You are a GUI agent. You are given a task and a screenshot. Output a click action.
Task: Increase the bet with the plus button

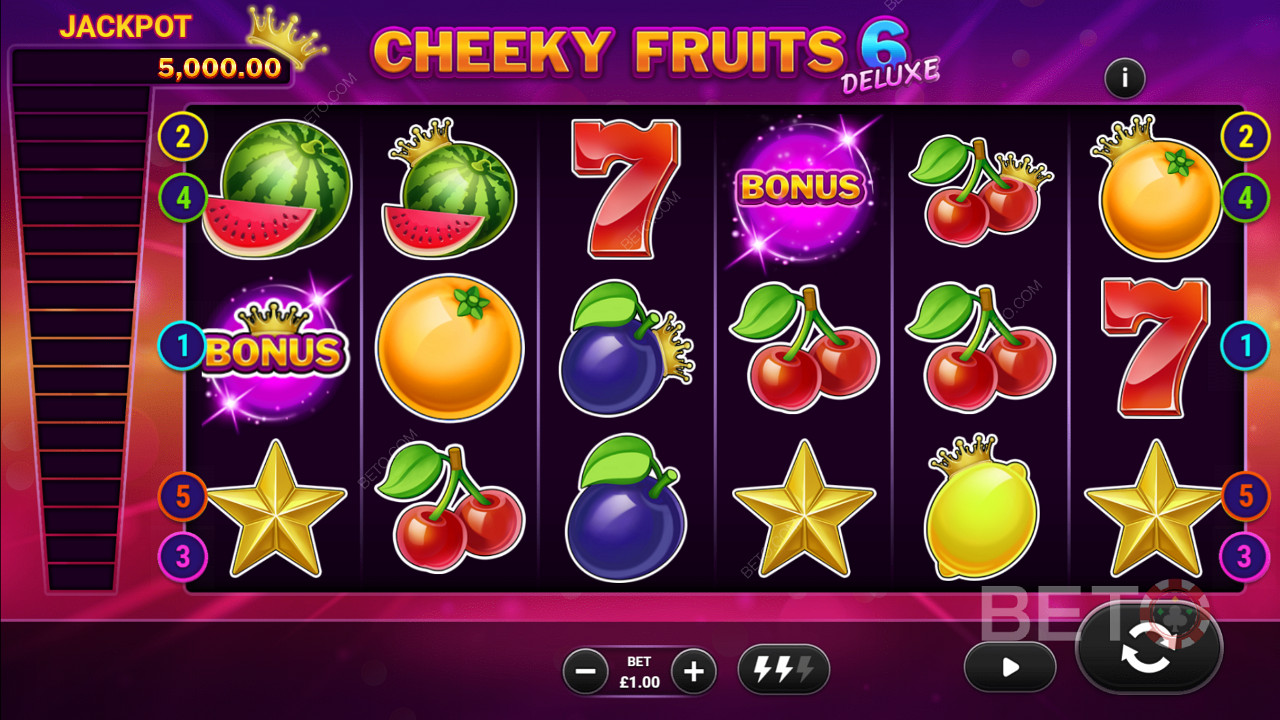click(x=693, y=671)
